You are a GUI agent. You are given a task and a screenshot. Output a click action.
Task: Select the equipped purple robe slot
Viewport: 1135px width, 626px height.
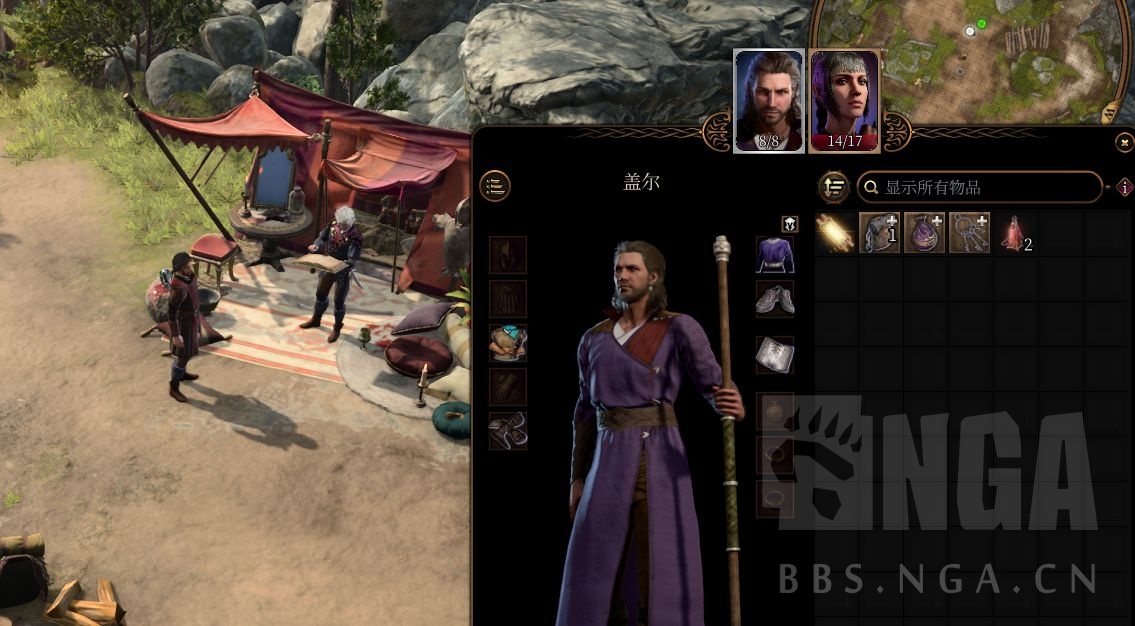pos(775,255)
